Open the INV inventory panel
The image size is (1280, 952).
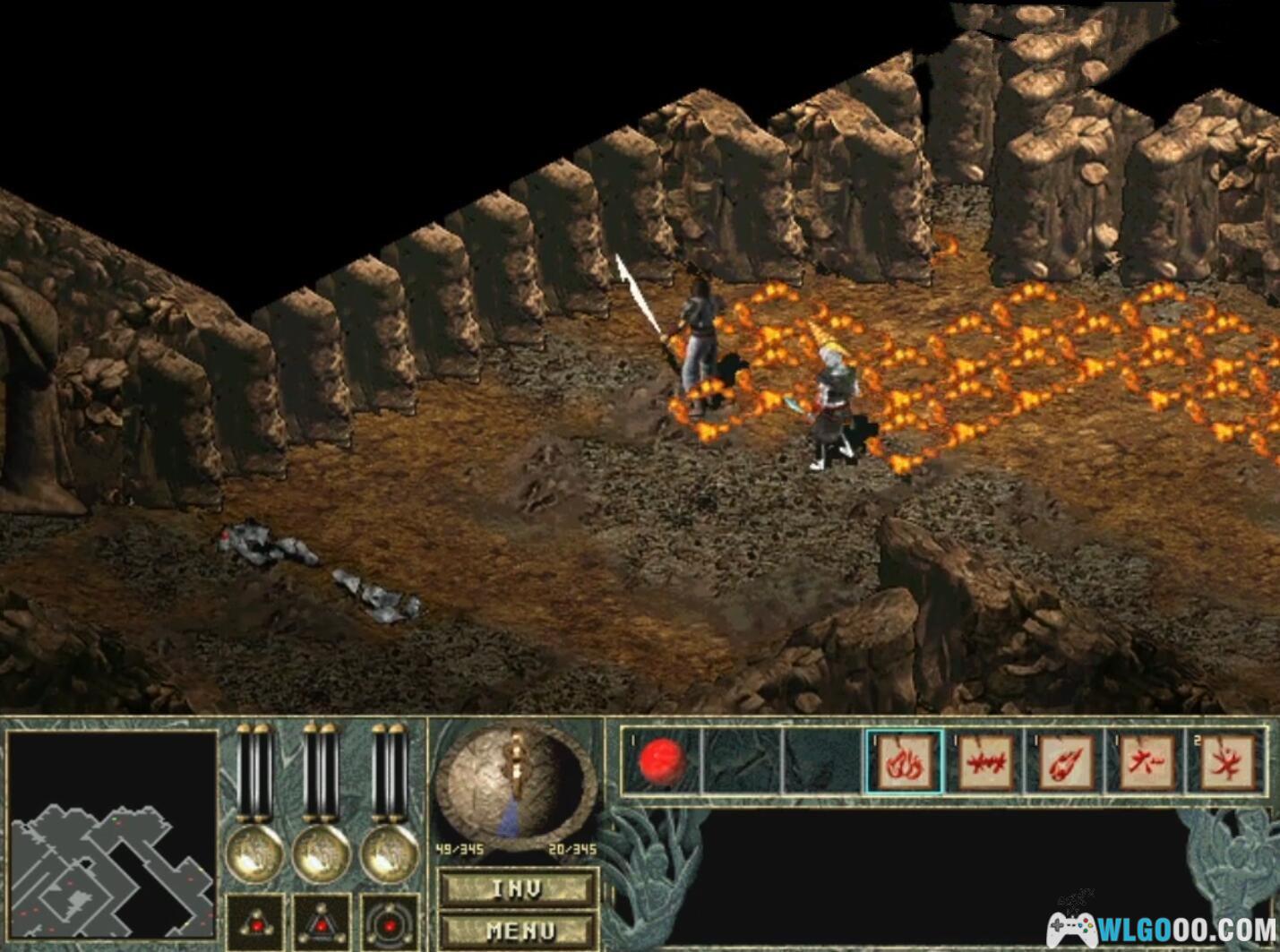(517, 888)
